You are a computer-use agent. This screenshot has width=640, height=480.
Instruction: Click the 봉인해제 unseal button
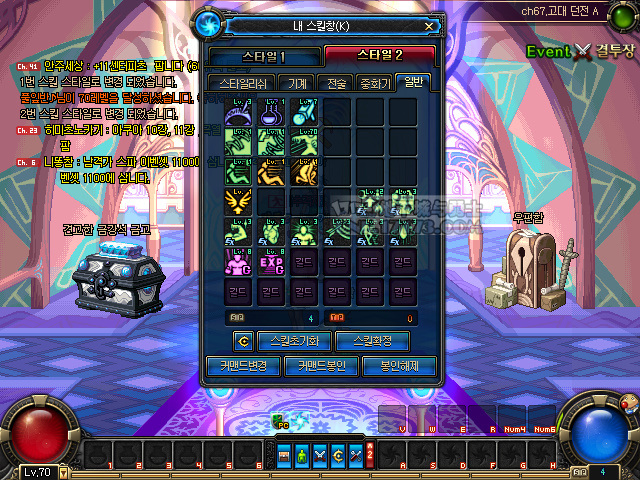click(400, 366)
